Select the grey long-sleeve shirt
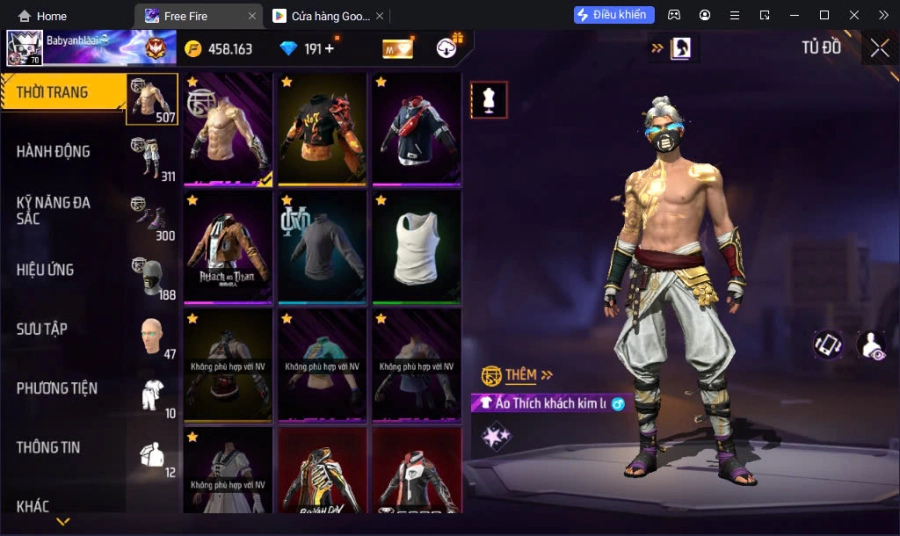900x536 pixels. pos(322,247)
